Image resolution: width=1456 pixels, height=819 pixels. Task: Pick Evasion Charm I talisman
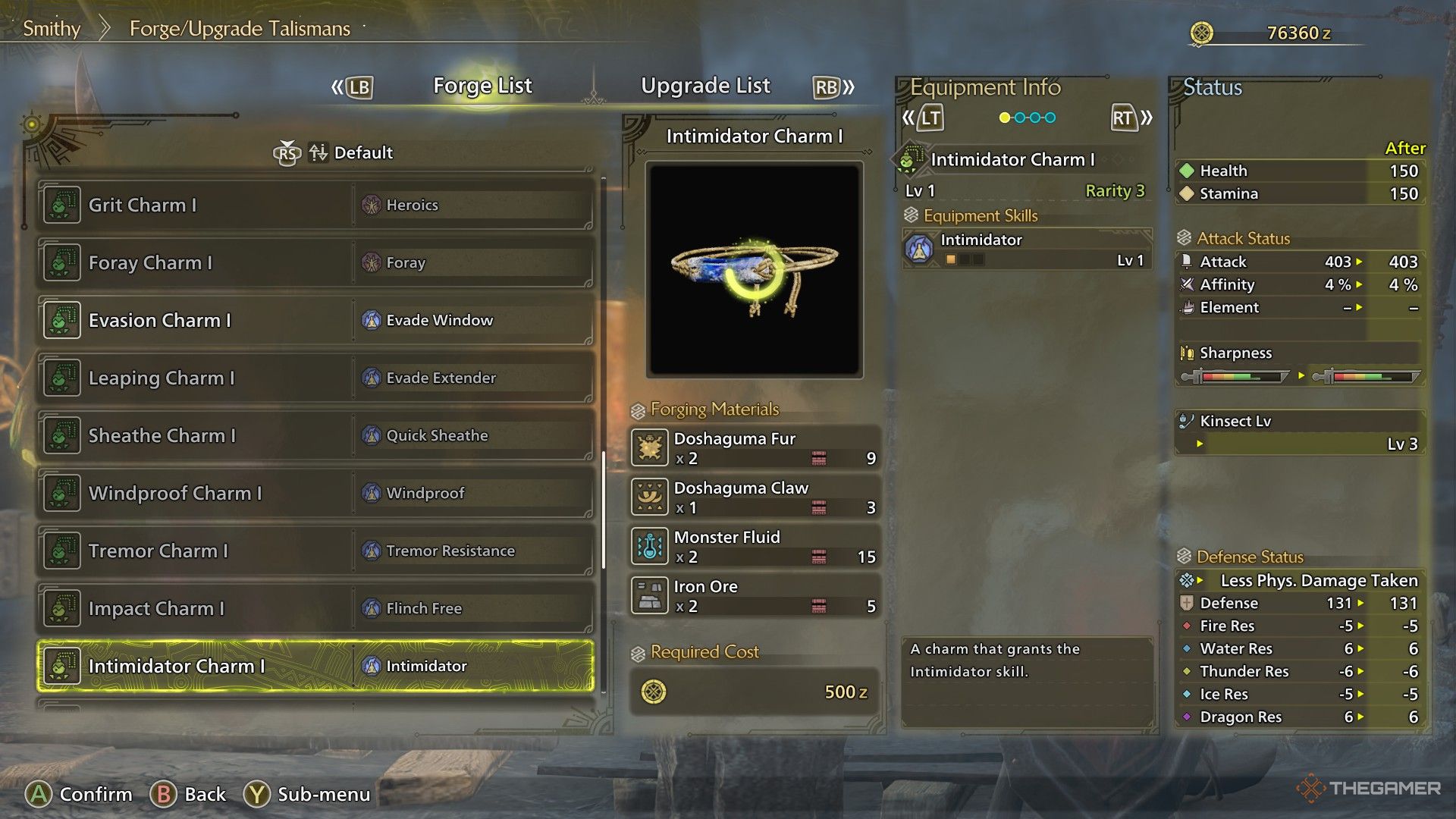click(x=315, y=320)
